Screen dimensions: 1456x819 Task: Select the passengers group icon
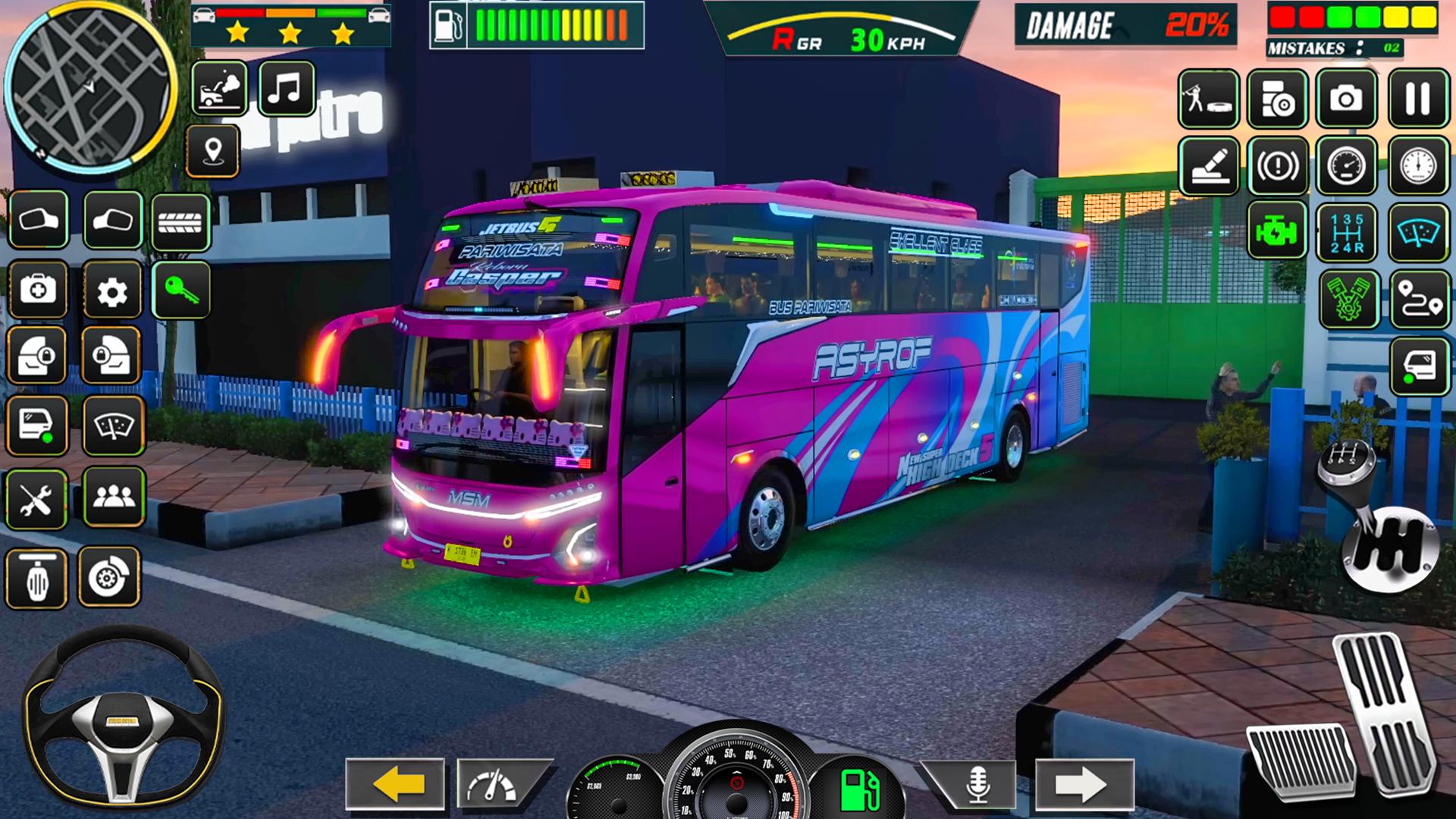coord(114,497)
